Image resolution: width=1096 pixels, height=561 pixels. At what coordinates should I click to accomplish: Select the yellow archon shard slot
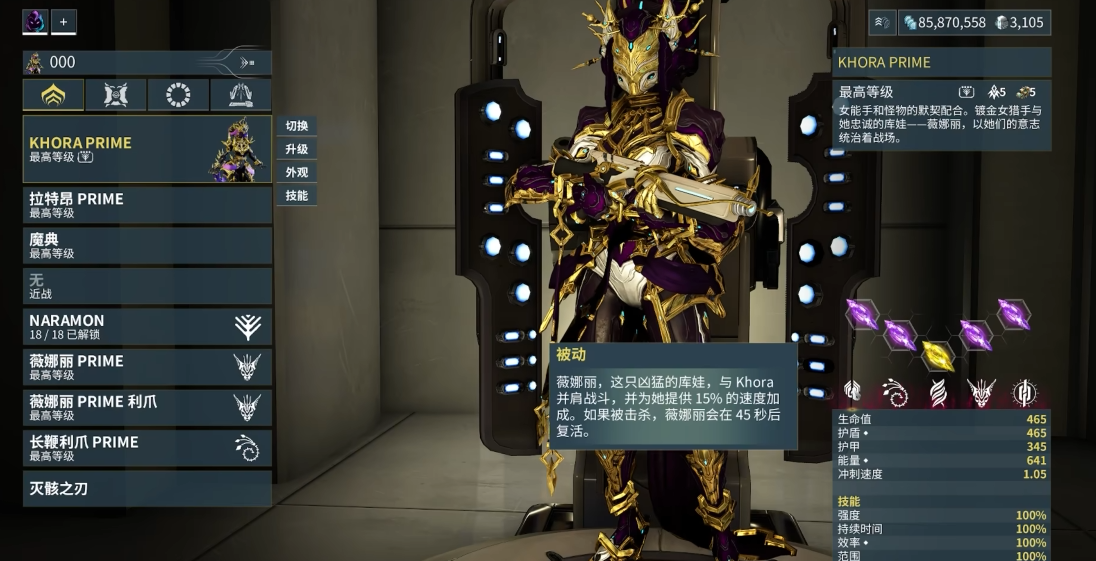click(938, 354)
